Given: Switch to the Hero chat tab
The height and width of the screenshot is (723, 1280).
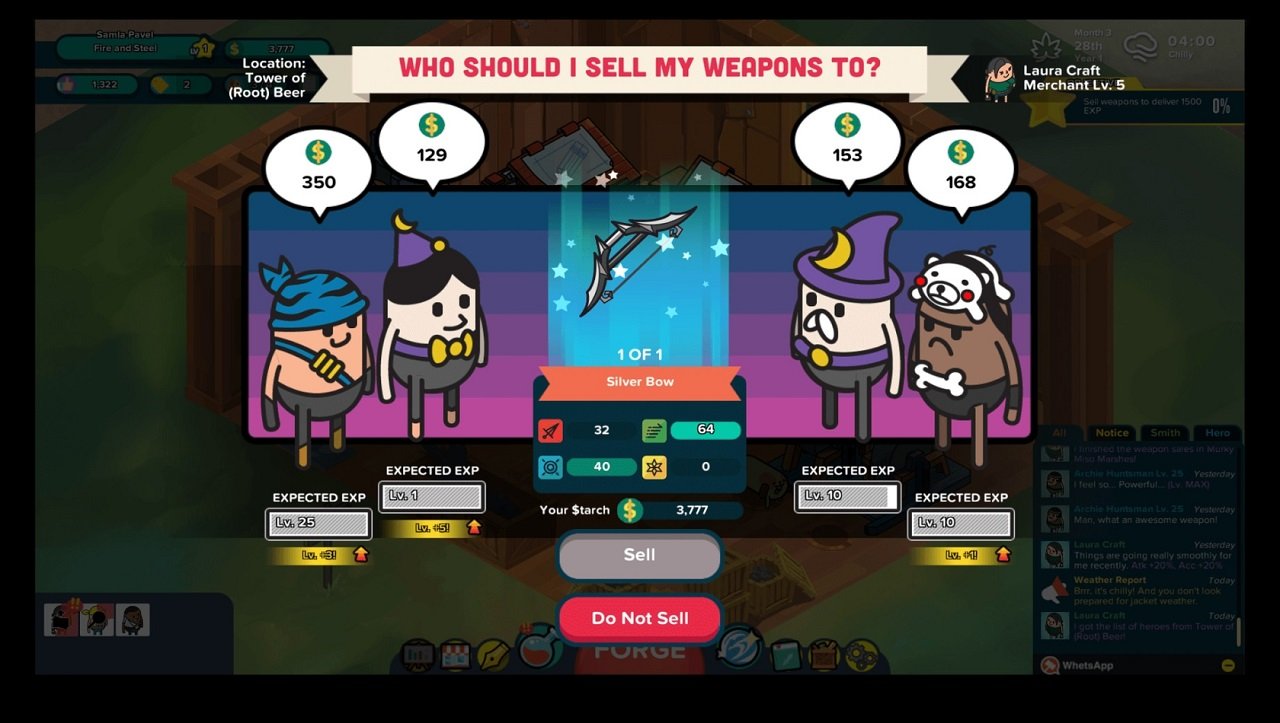Looking at the screenshot, I should coord(1218,433).
